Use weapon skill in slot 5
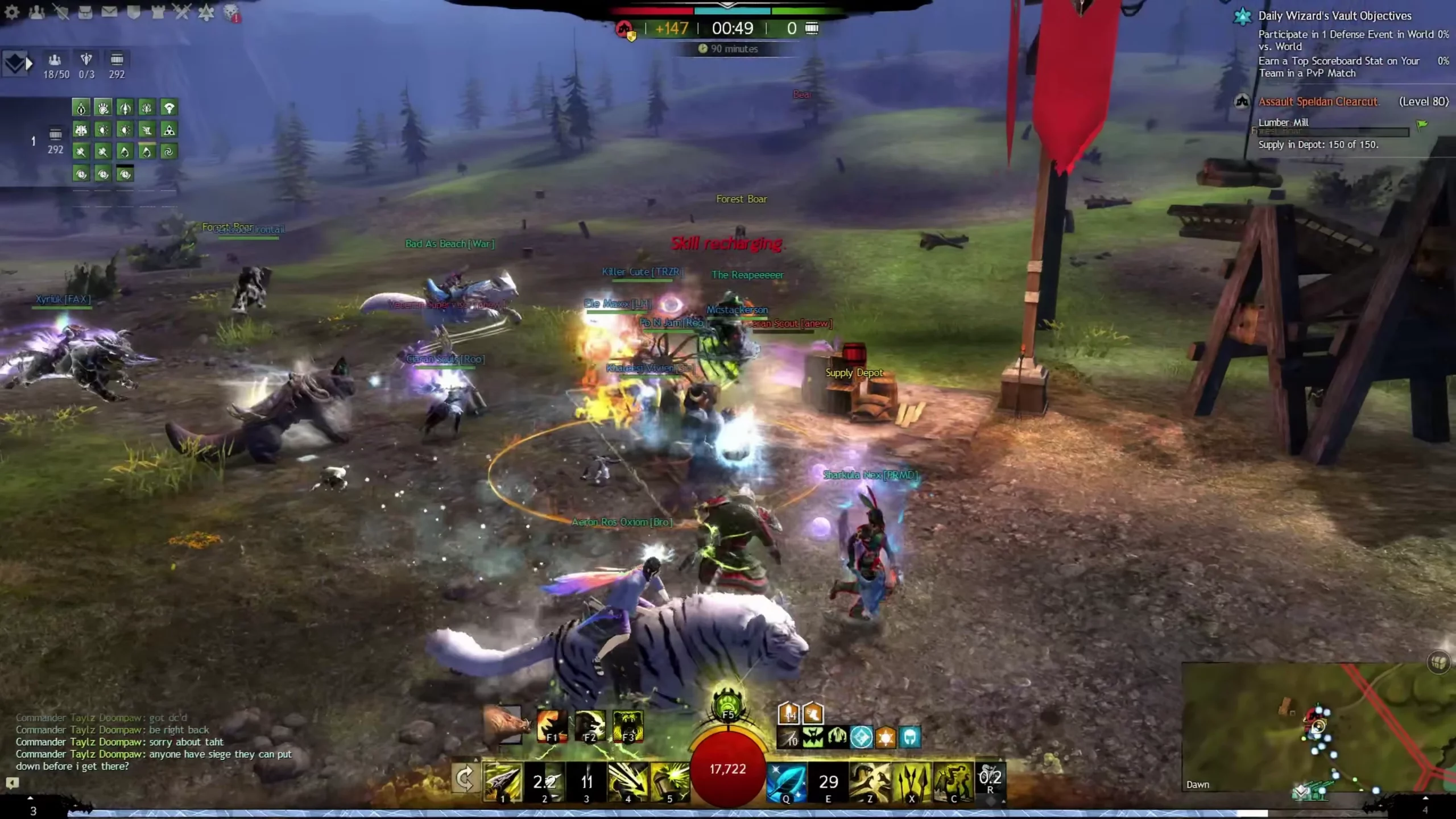 click(x=669, y=781)
